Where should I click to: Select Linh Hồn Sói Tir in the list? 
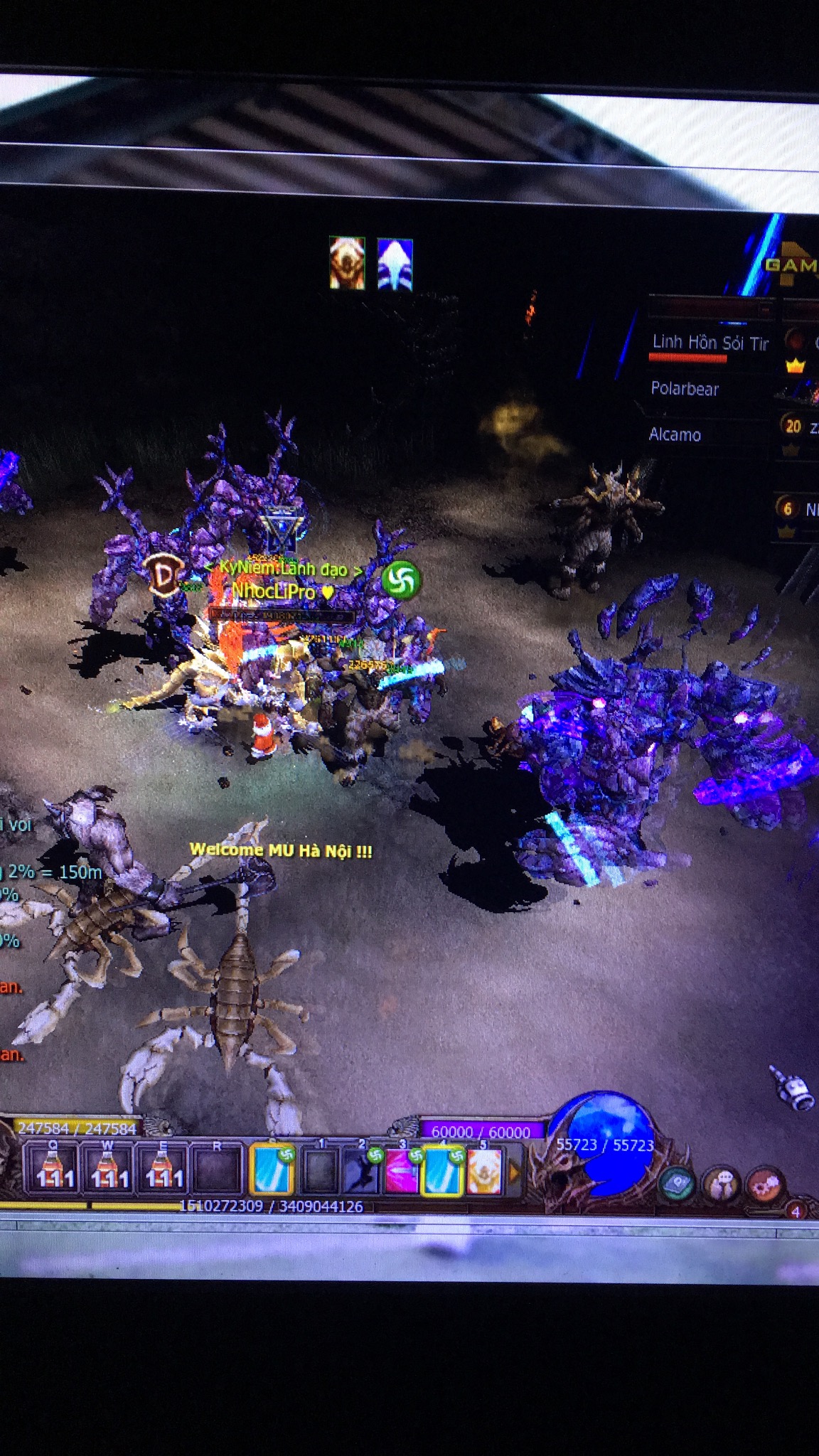710,343
